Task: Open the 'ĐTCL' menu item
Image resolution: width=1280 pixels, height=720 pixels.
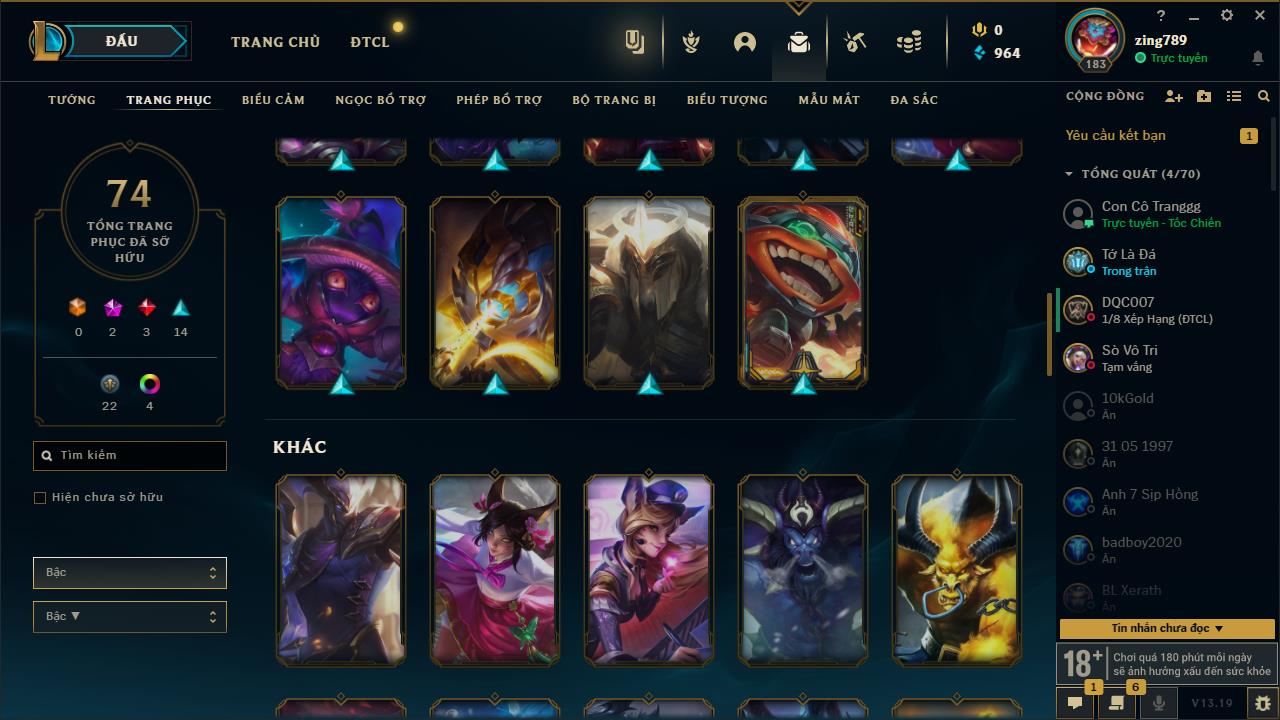Action: (369, 42)
